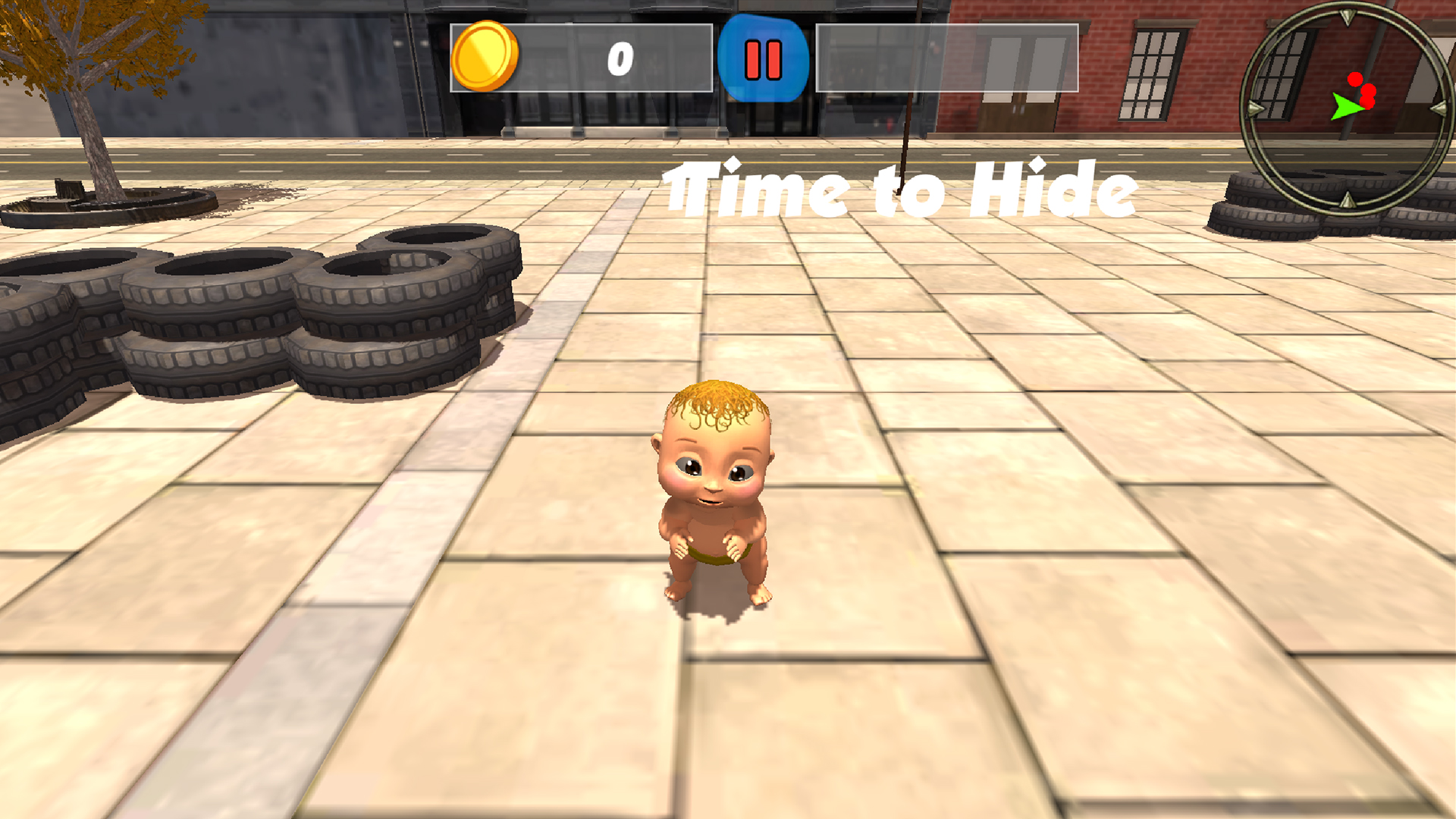Click the tall lamp post behind the text
The height and width of the screenshot is (819, 1456).
coord(908,91)
